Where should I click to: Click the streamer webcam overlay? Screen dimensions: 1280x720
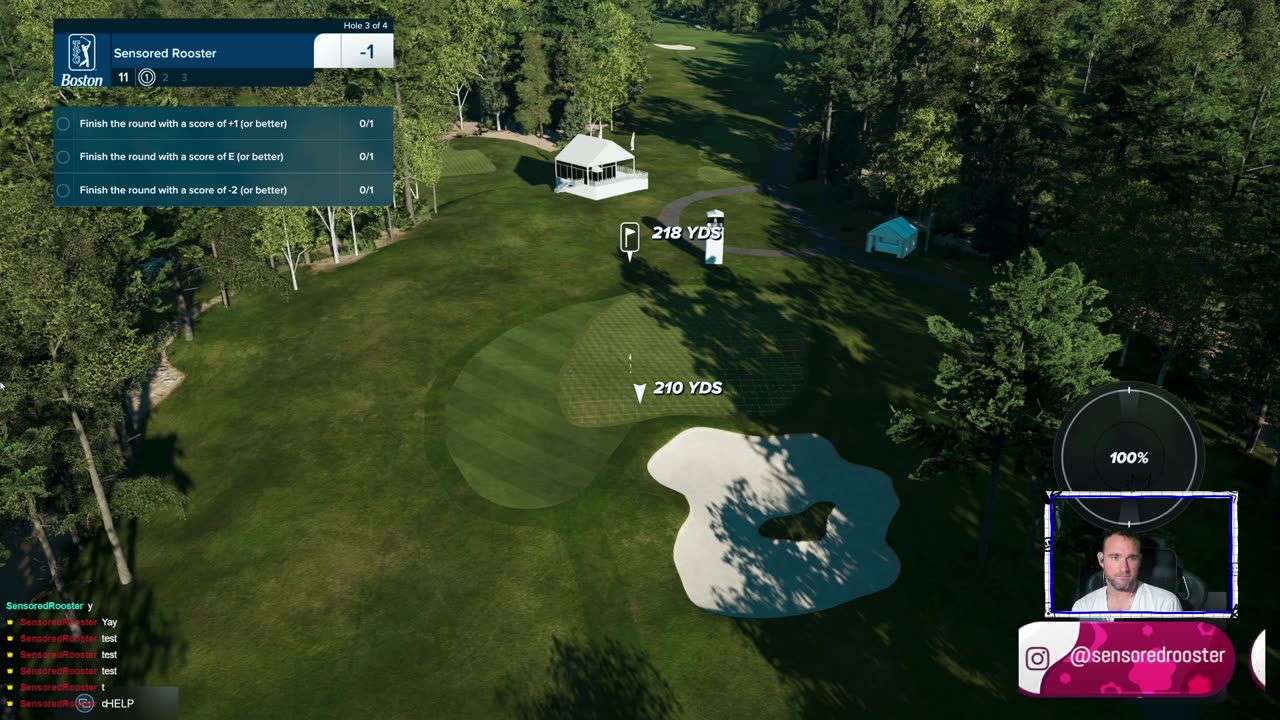(x=1140, y=555)
